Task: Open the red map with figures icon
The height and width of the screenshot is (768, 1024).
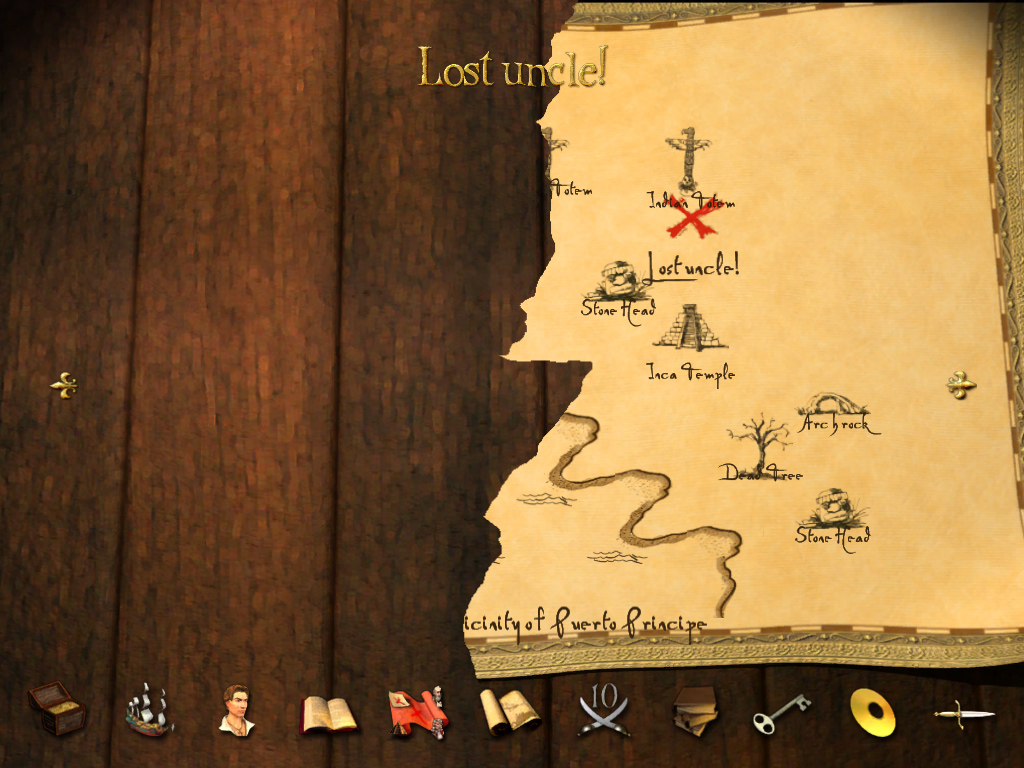Action: pos(418,713)
